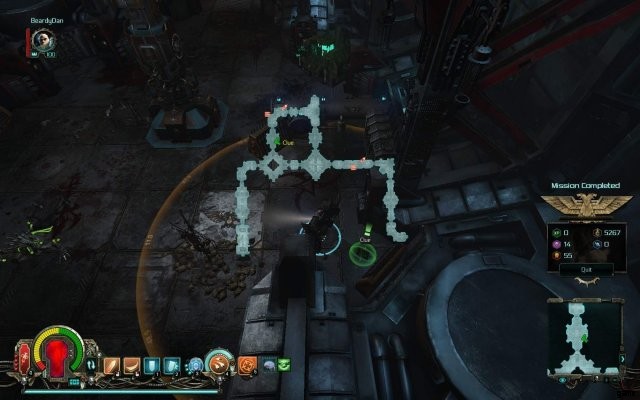This screenshot has width=640, height=400.
Task: Click the grey helmet icon on hotbar
Action: tap(268, 365)
